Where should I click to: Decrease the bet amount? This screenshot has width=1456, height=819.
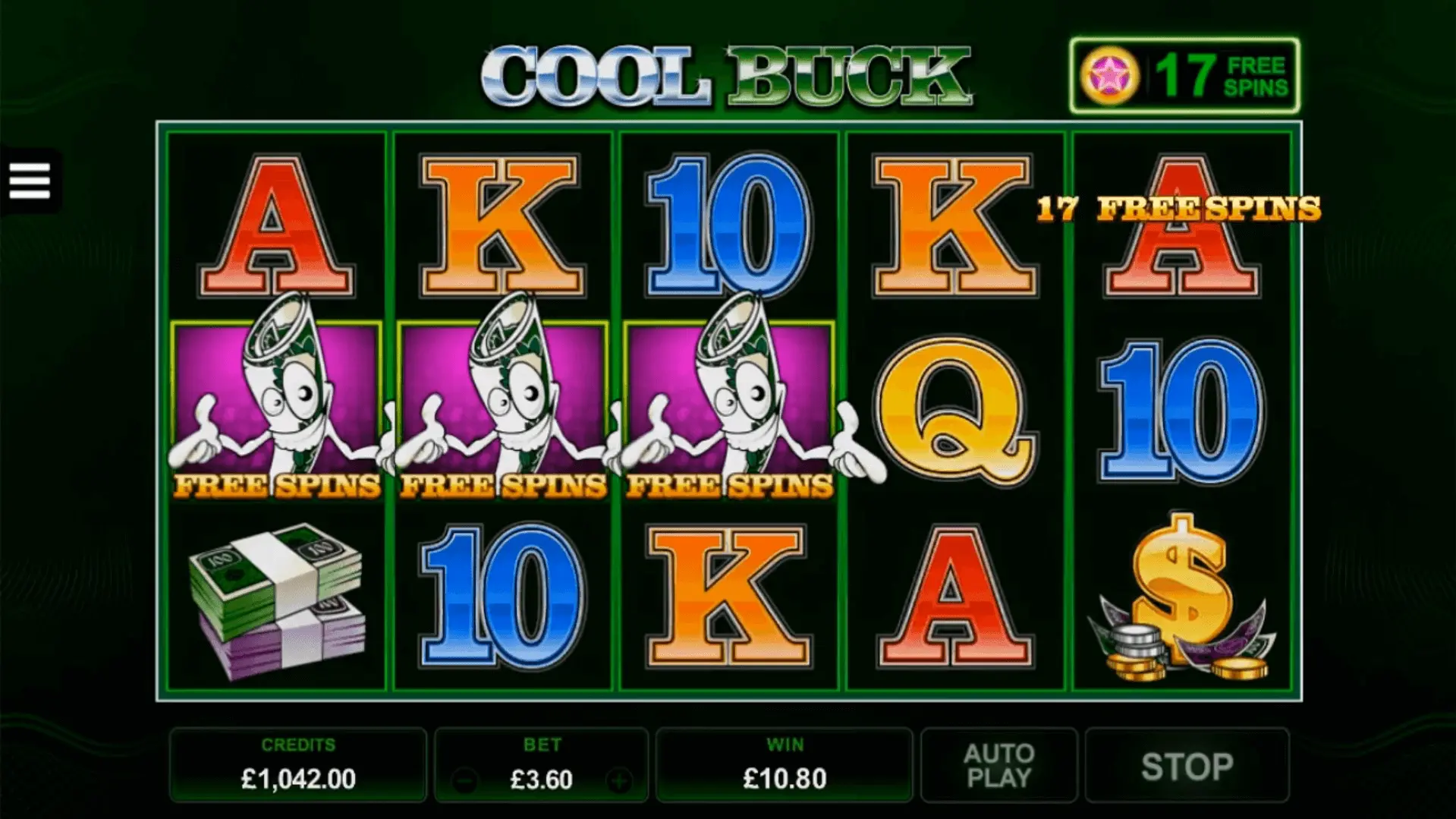tap(464, 780)
